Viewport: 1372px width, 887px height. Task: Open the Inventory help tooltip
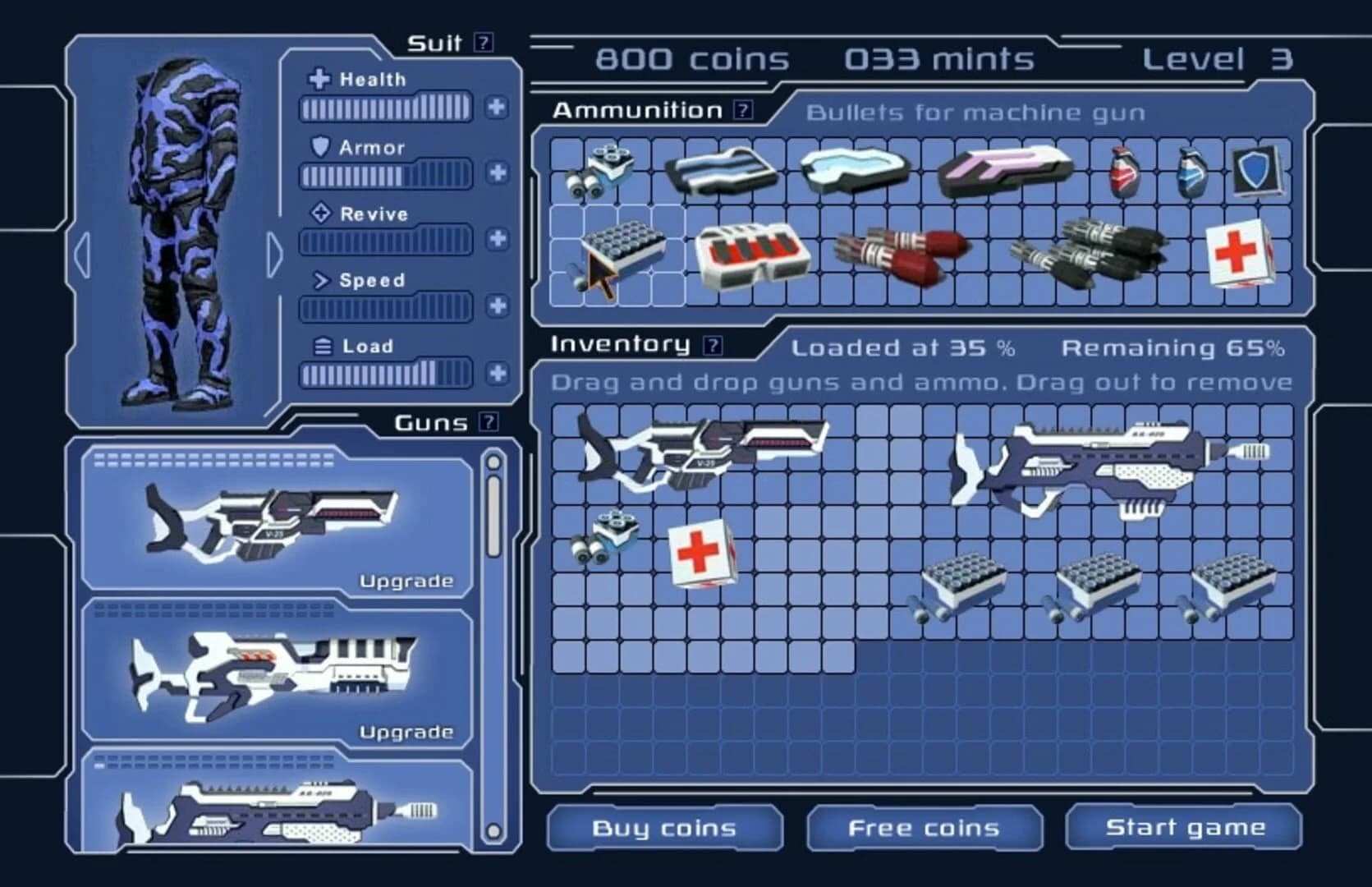(713, 345)
